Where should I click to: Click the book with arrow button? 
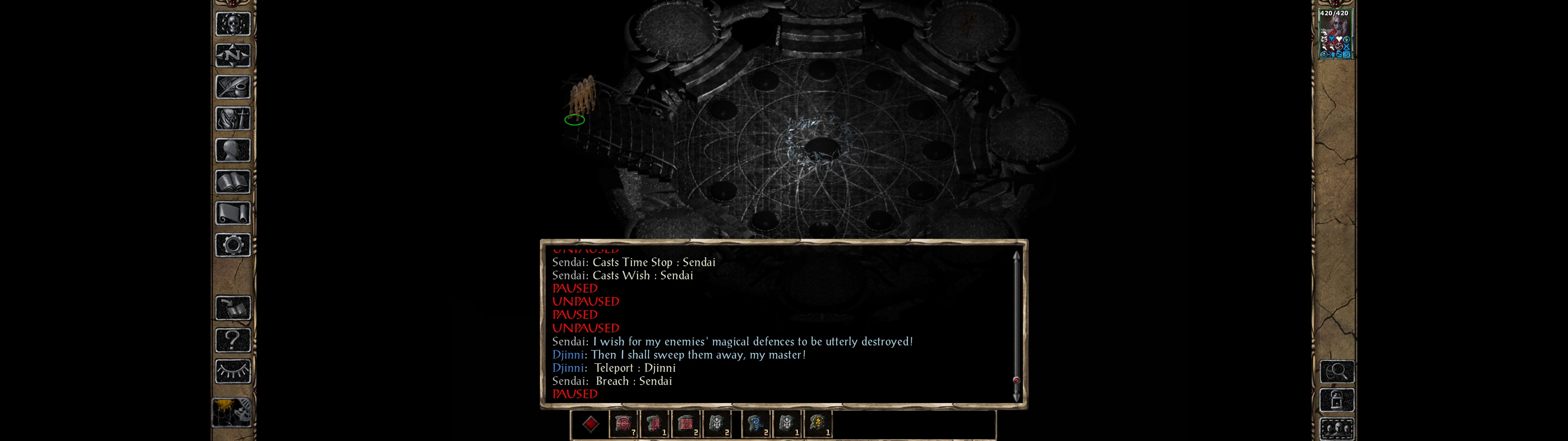(232, 308)
